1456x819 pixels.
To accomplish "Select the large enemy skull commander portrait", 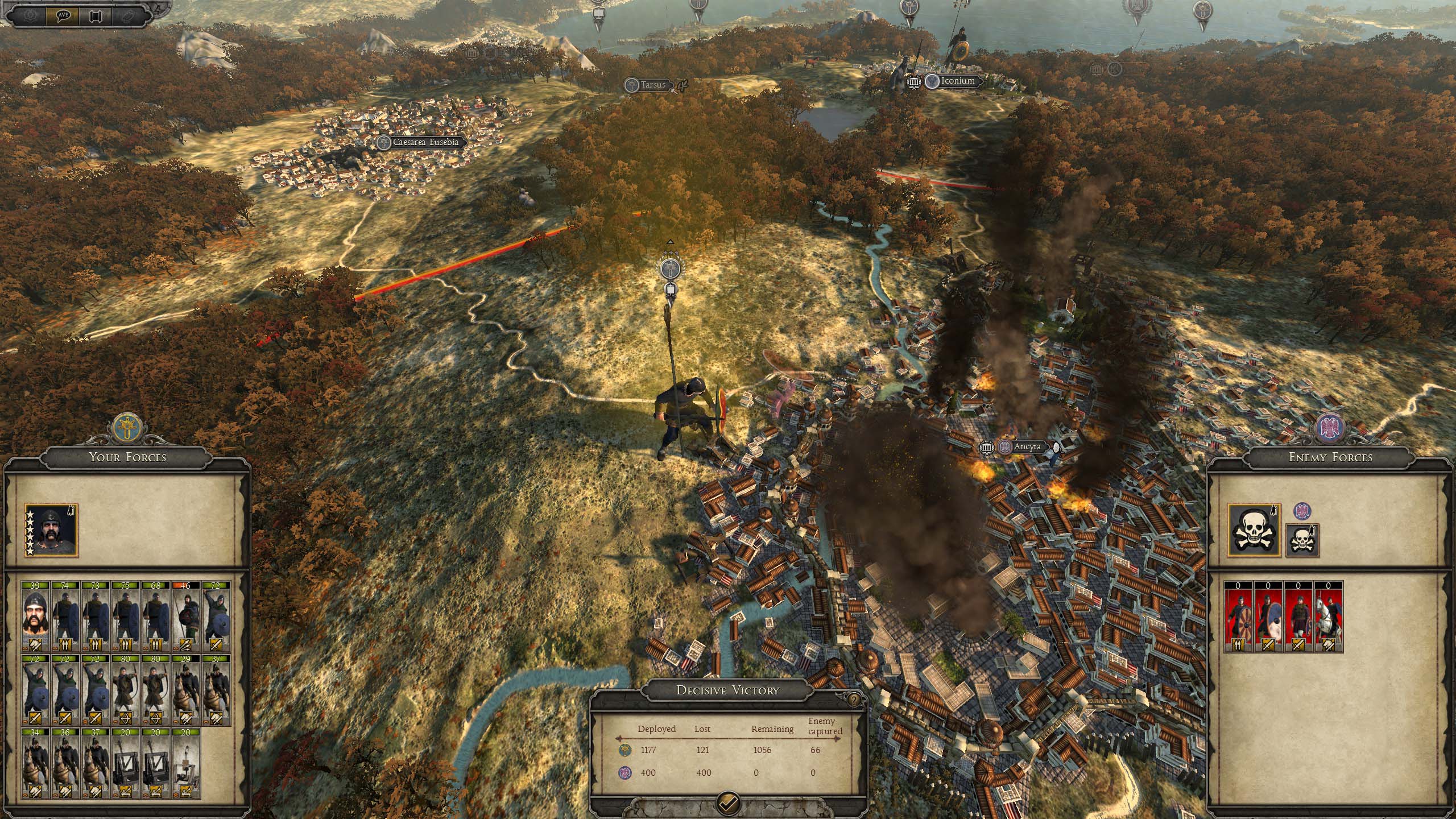I will [1254, 530].
